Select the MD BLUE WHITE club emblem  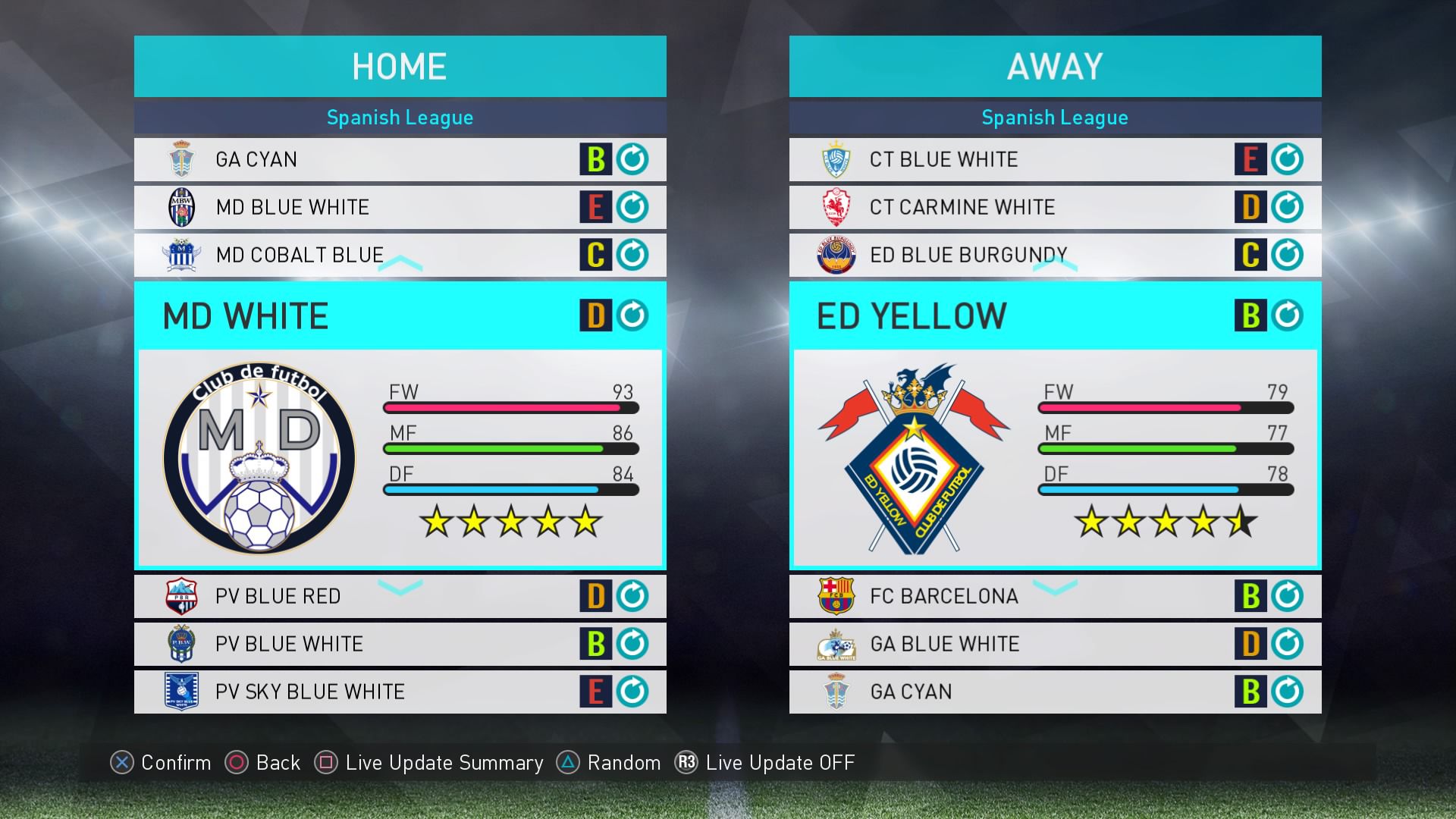tap(180, 207)
